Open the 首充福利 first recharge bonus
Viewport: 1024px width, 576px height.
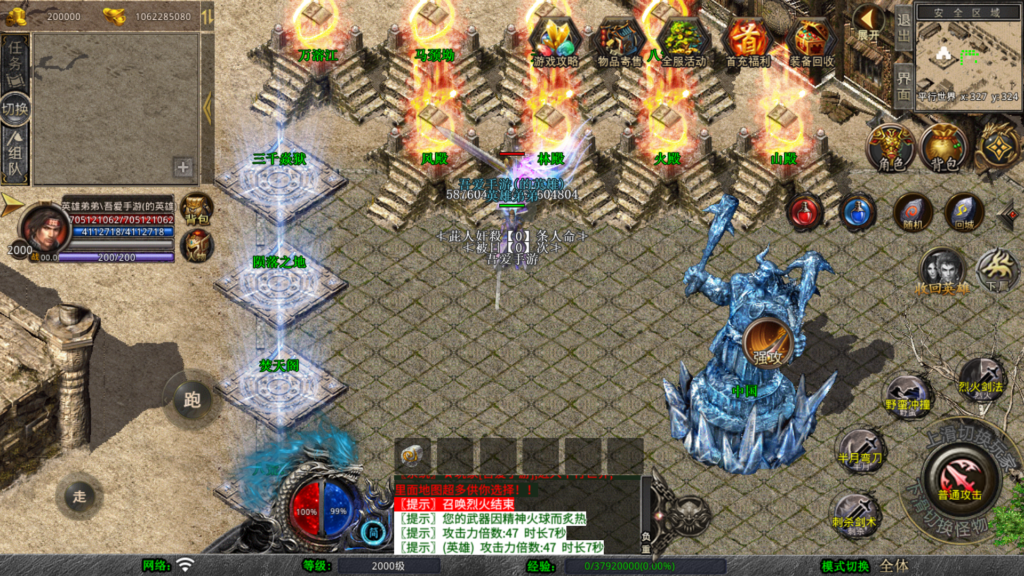coord(746,40)
